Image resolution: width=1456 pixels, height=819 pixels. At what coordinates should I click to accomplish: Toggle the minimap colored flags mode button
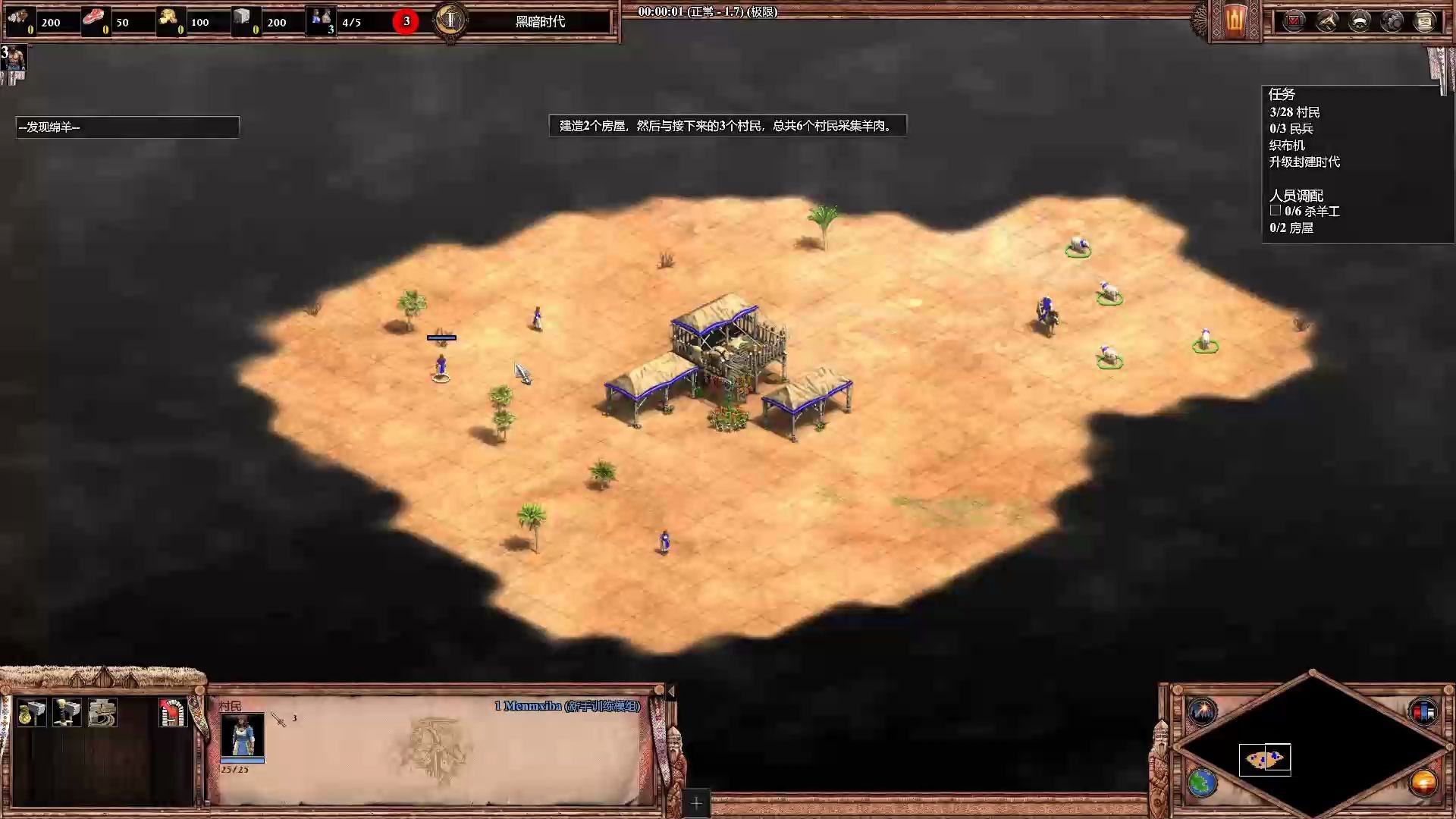pos(1423,711)
